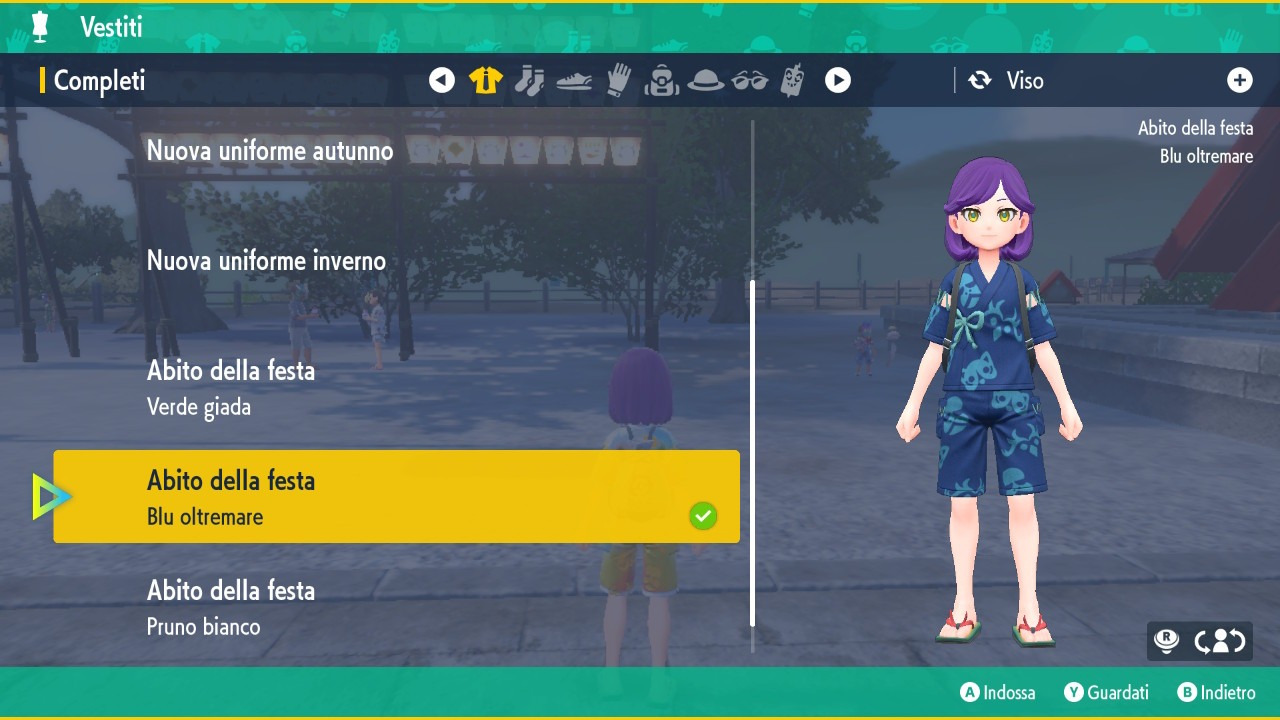Pick Abito della festa Verde giada
Screen dimensions: 1280x720
click(231, 388)
